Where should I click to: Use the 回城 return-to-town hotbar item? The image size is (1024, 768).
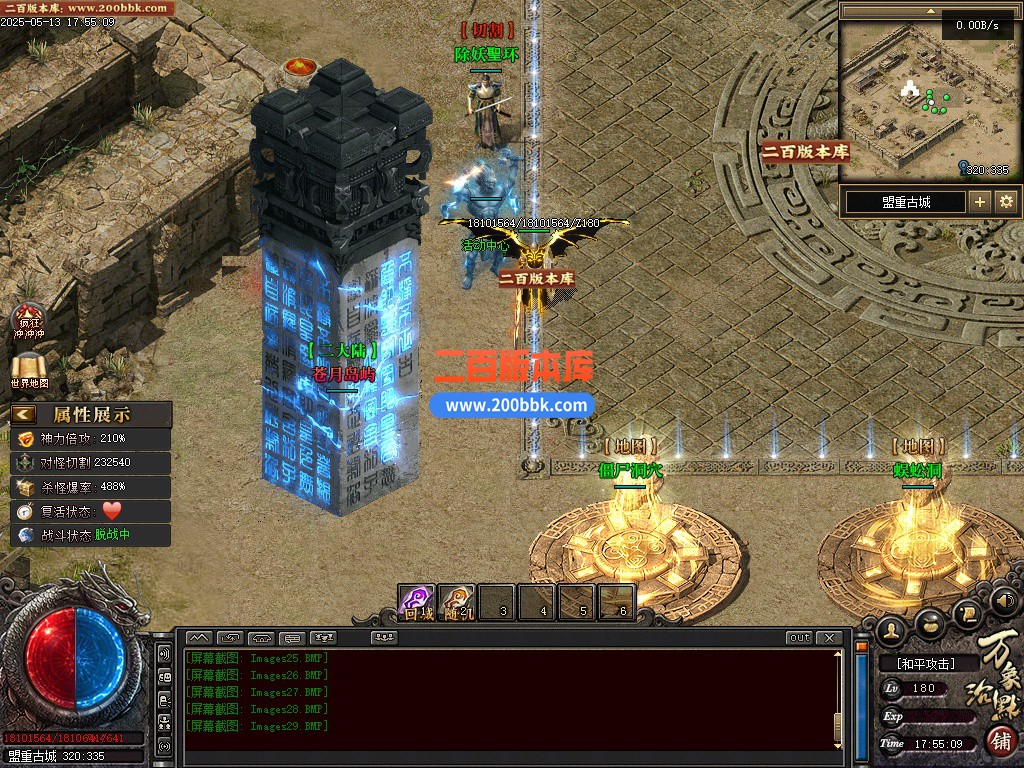(x=417, y=602)
